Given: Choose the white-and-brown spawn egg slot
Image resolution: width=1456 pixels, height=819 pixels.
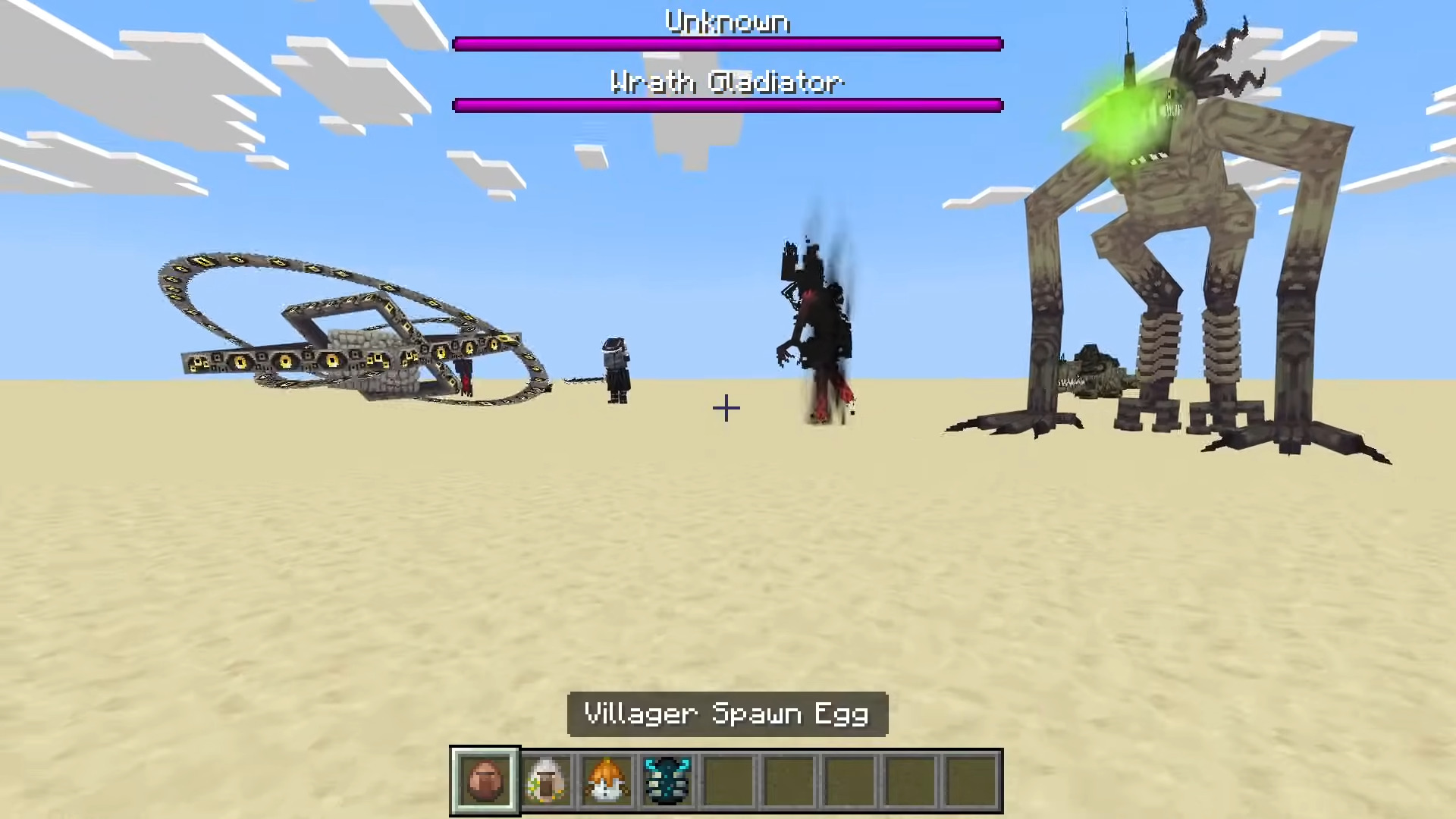Looking at the screenshot, I should pyautogui.click(x=546, y=780).
